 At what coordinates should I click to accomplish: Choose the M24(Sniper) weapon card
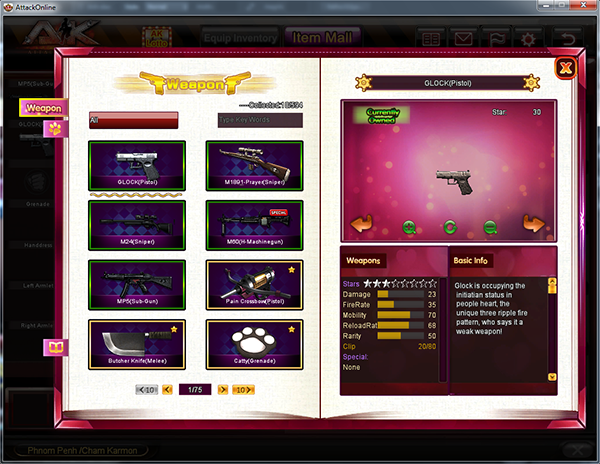tap(138, 226)
